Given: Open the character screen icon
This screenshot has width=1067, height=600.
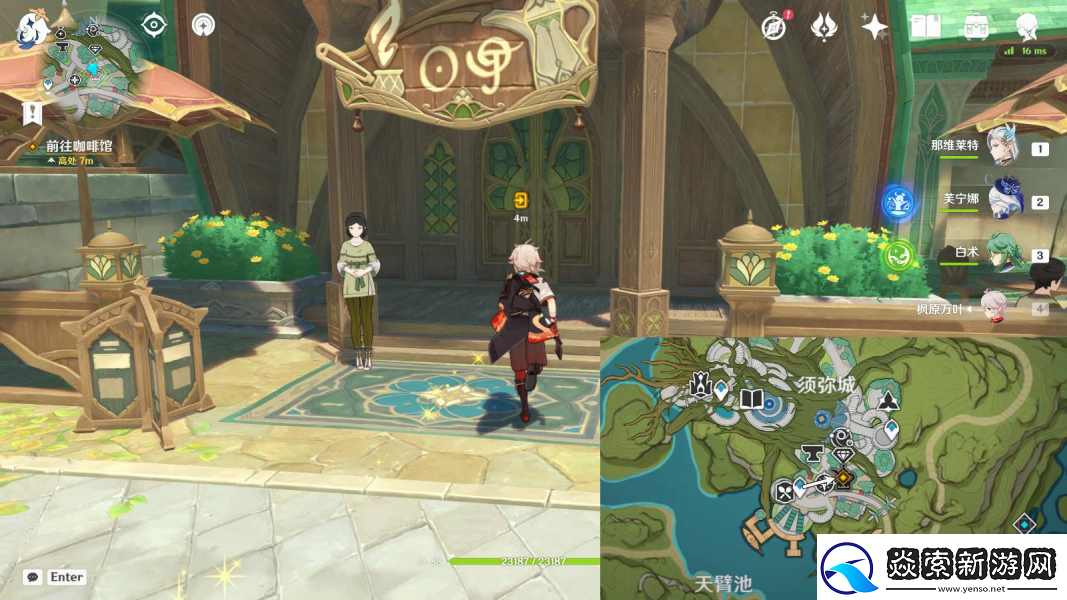Looking at the screenshot, I should [x=1027, y=26].
